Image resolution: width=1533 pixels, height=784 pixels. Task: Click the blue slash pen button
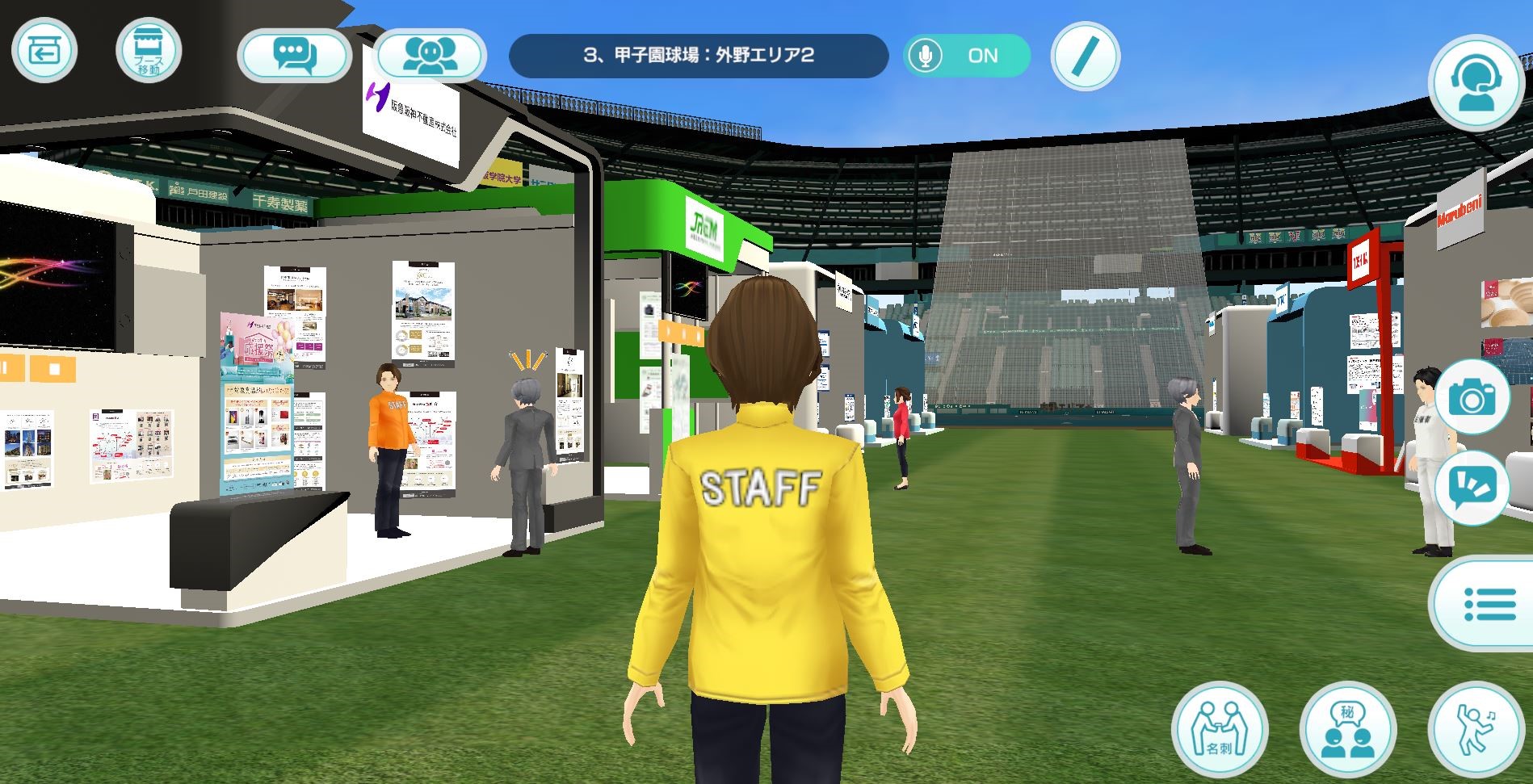click(x=1086, y=55)
